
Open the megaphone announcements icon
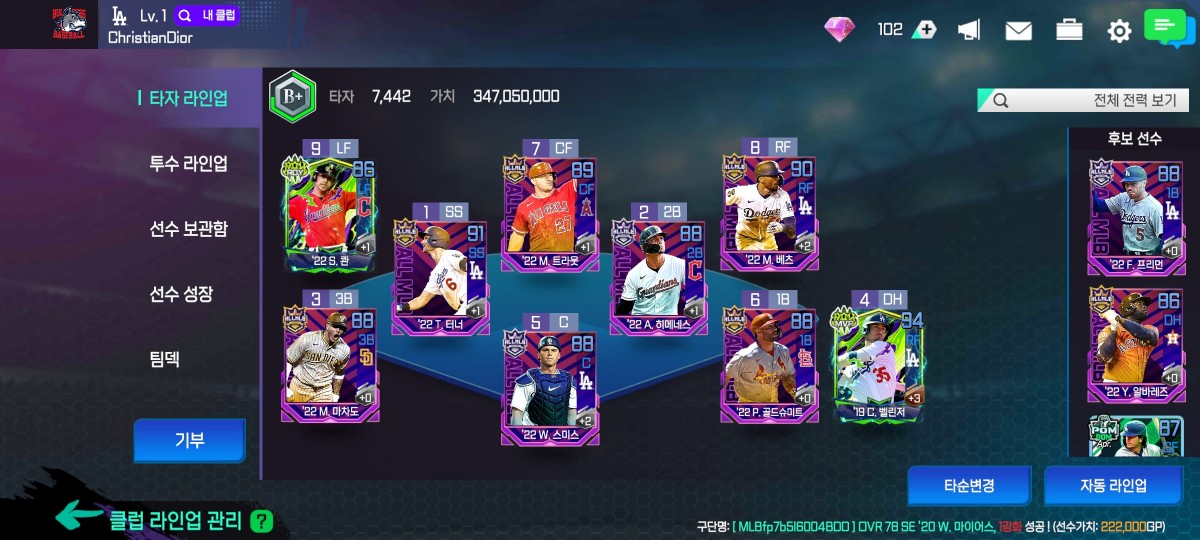click(x=968, y=31)
